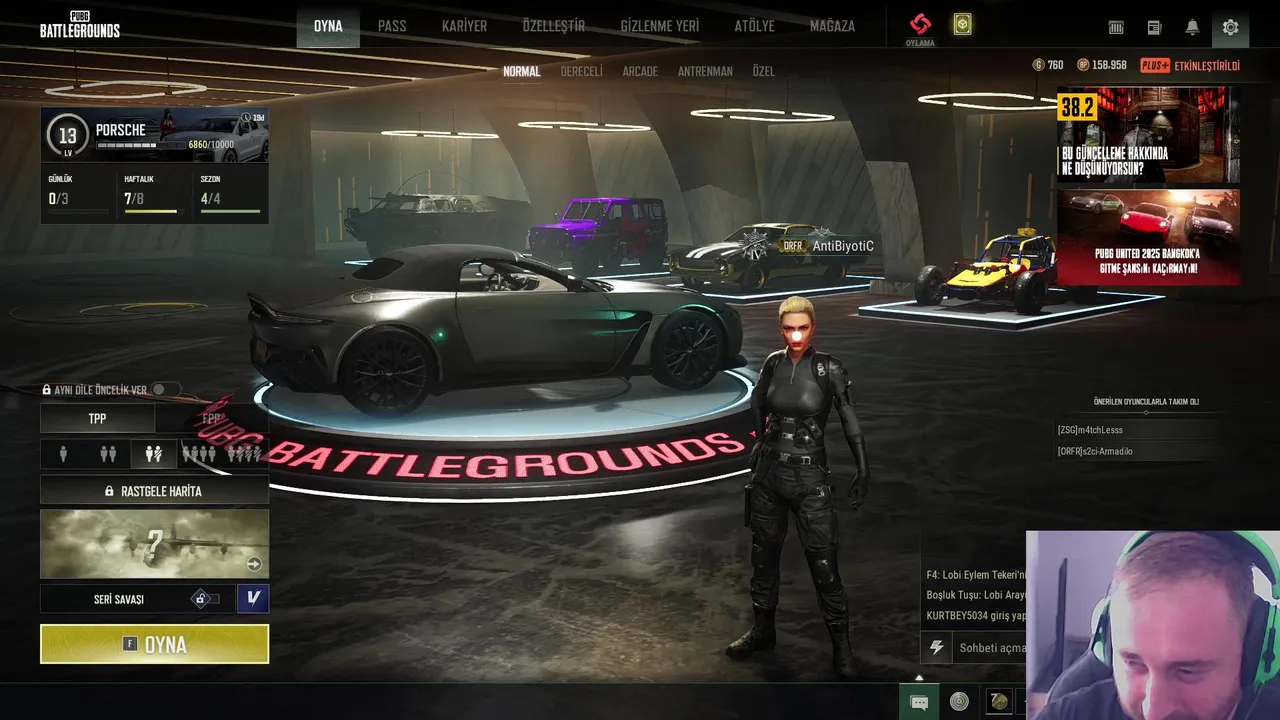Open the settings gear icon
The width and height of the screenshot is (1280, 720).
tap(1230, 27)
